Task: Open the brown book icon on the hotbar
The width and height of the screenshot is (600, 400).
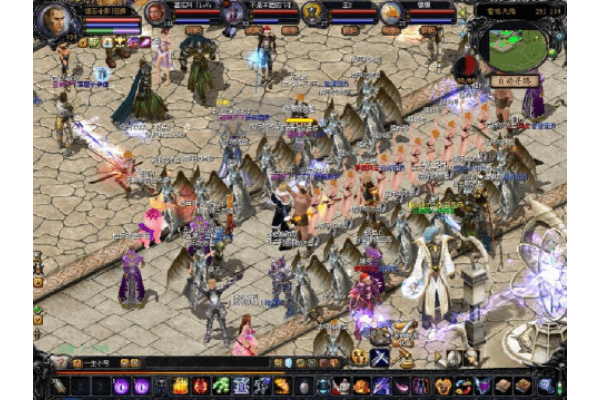Action: click(502, 386)
